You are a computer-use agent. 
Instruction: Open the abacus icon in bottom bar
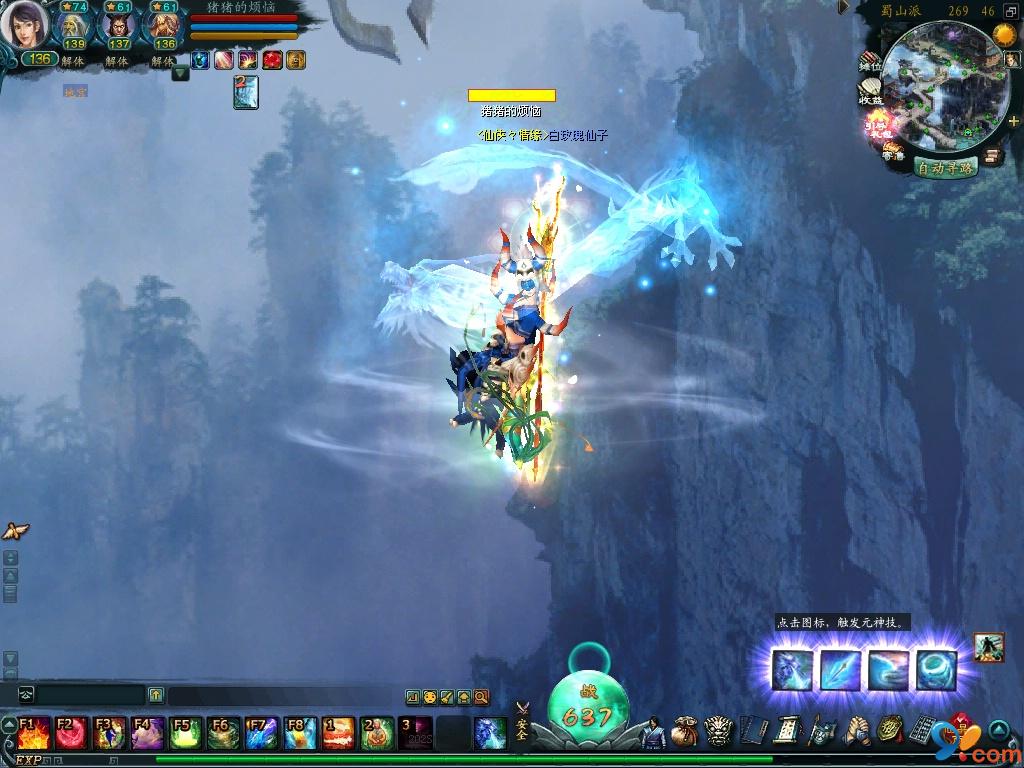pyautogui.click(x=921, y=732)
